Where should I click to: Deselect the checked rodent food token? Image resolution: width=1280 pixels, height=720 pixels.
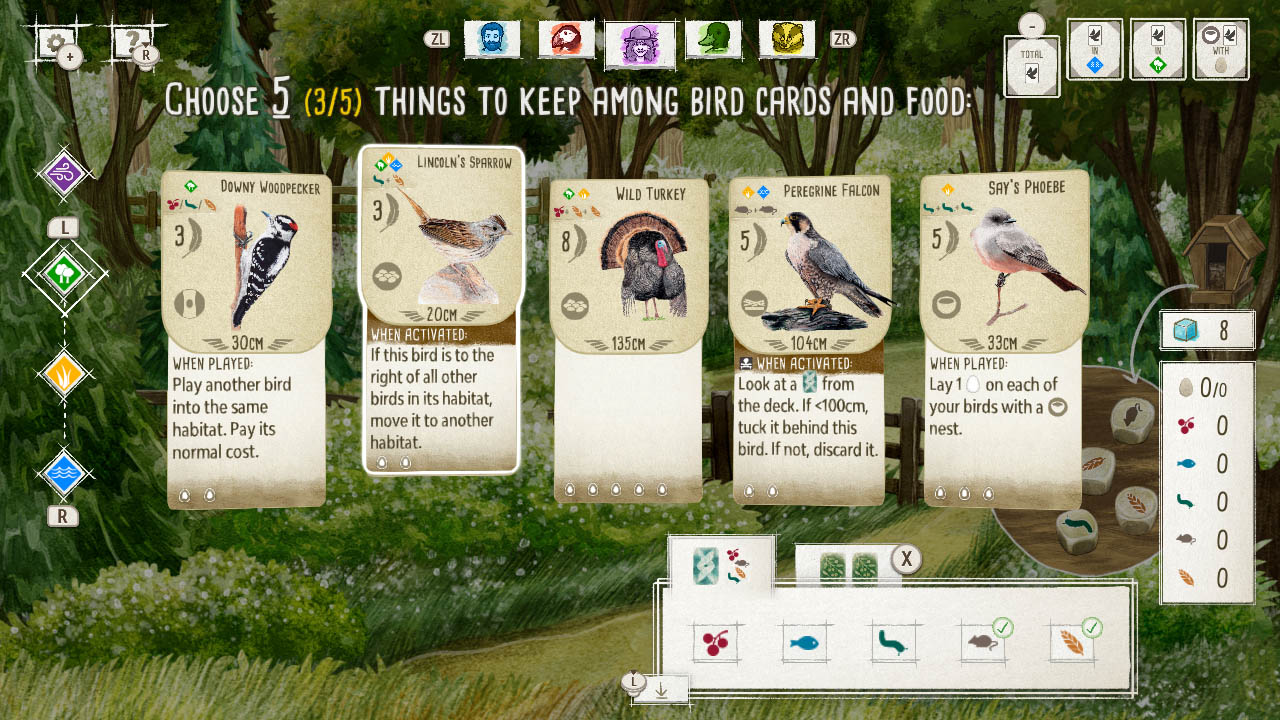point(983,643)
